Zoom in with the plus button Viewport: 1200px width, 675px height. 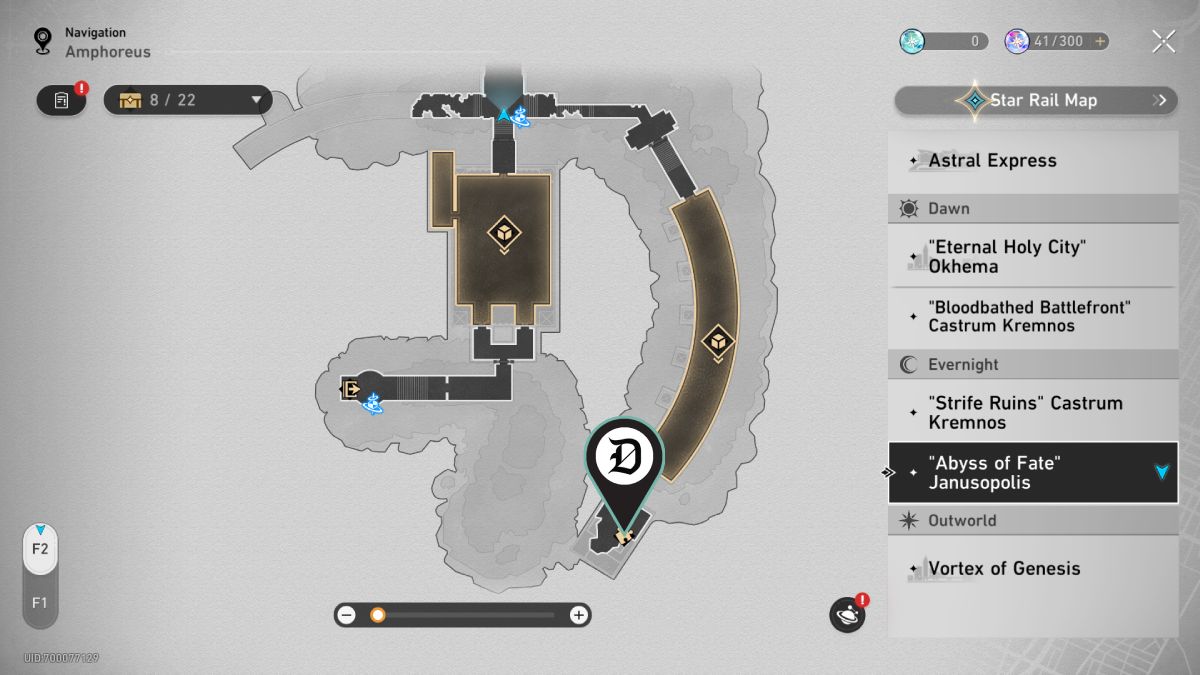578,615
